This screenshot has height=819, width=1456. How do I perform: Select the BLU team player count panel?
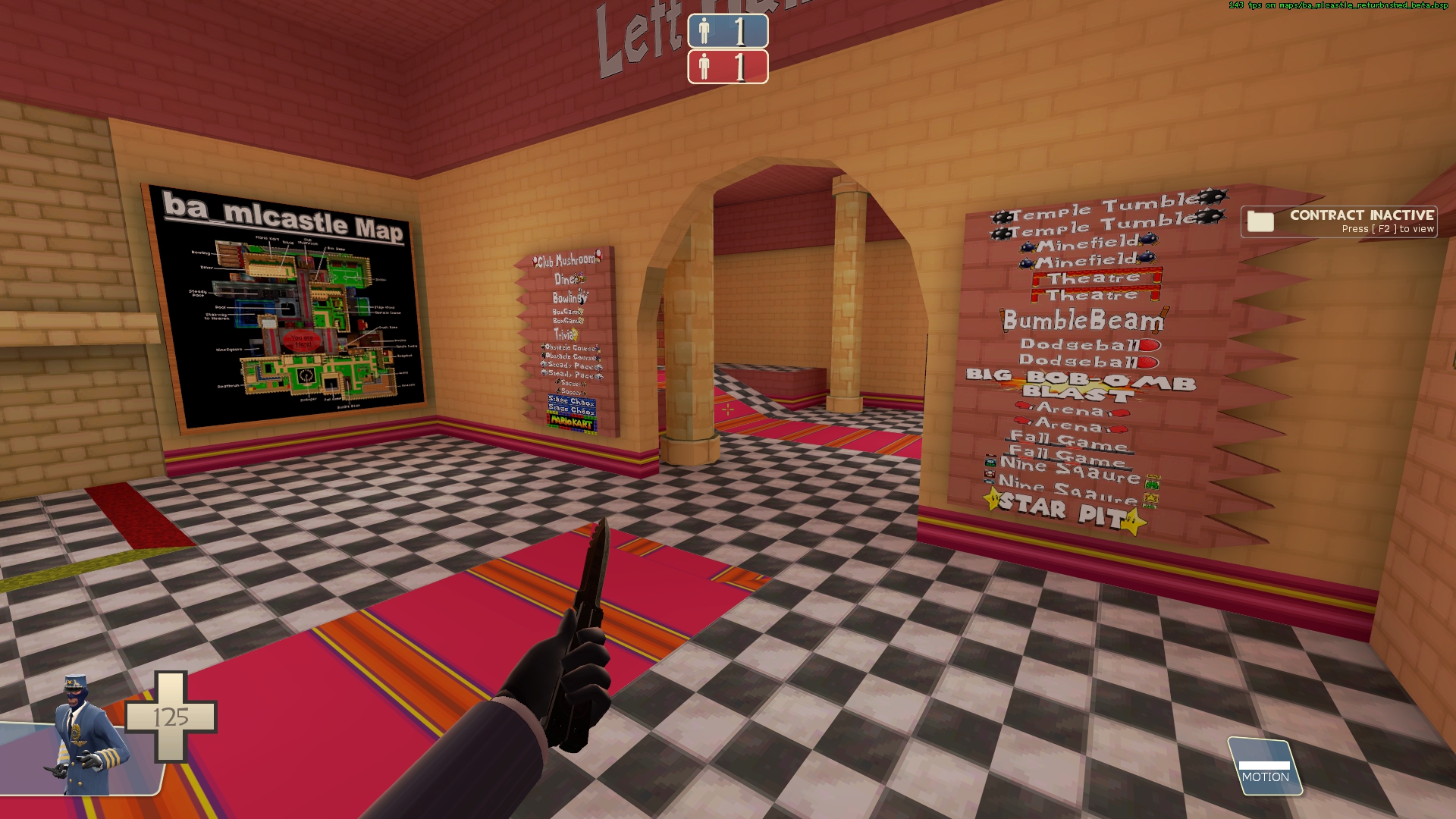click(x=727, y=31)
